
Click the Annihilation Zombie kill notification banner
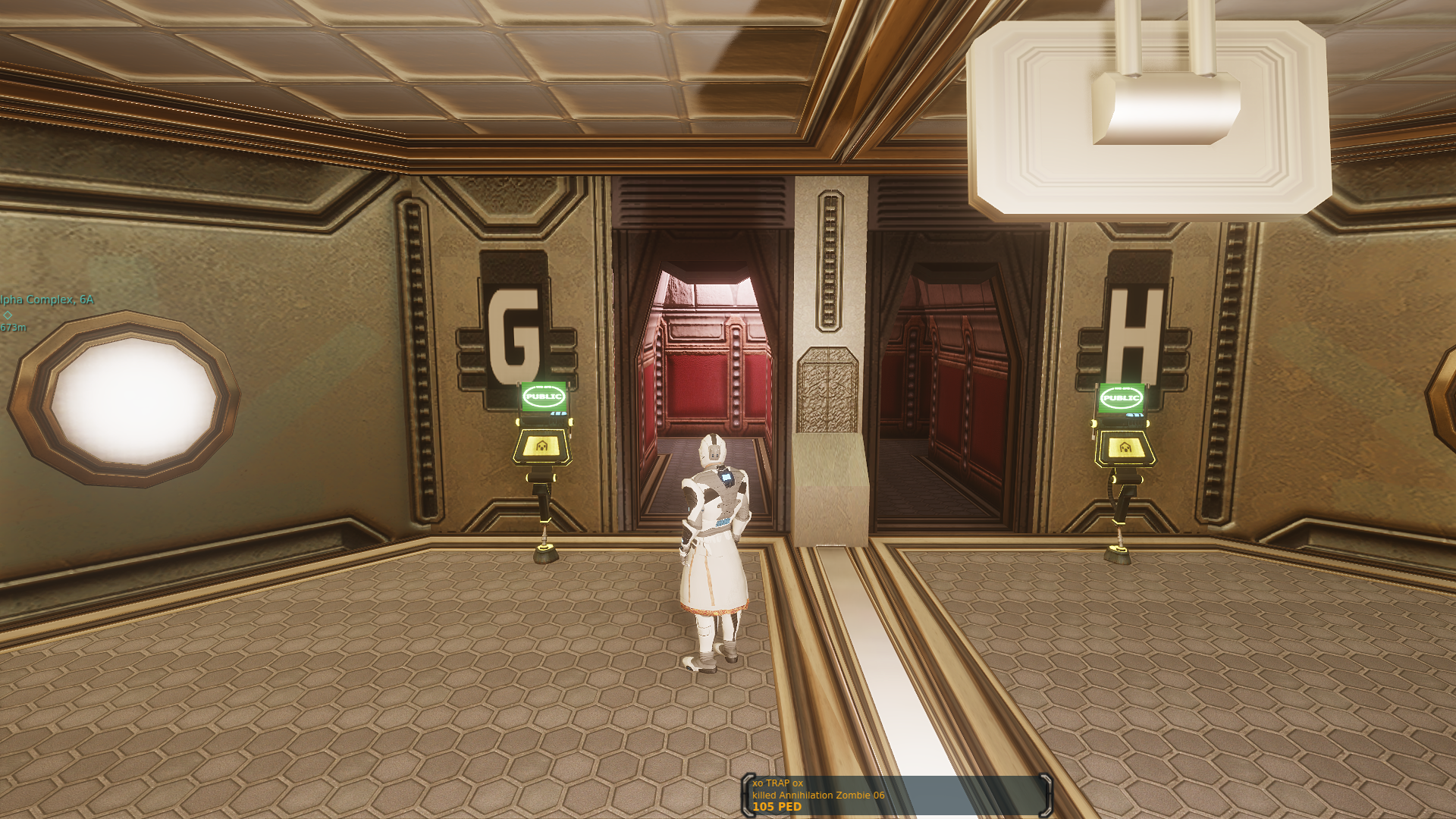coord(896,795)
